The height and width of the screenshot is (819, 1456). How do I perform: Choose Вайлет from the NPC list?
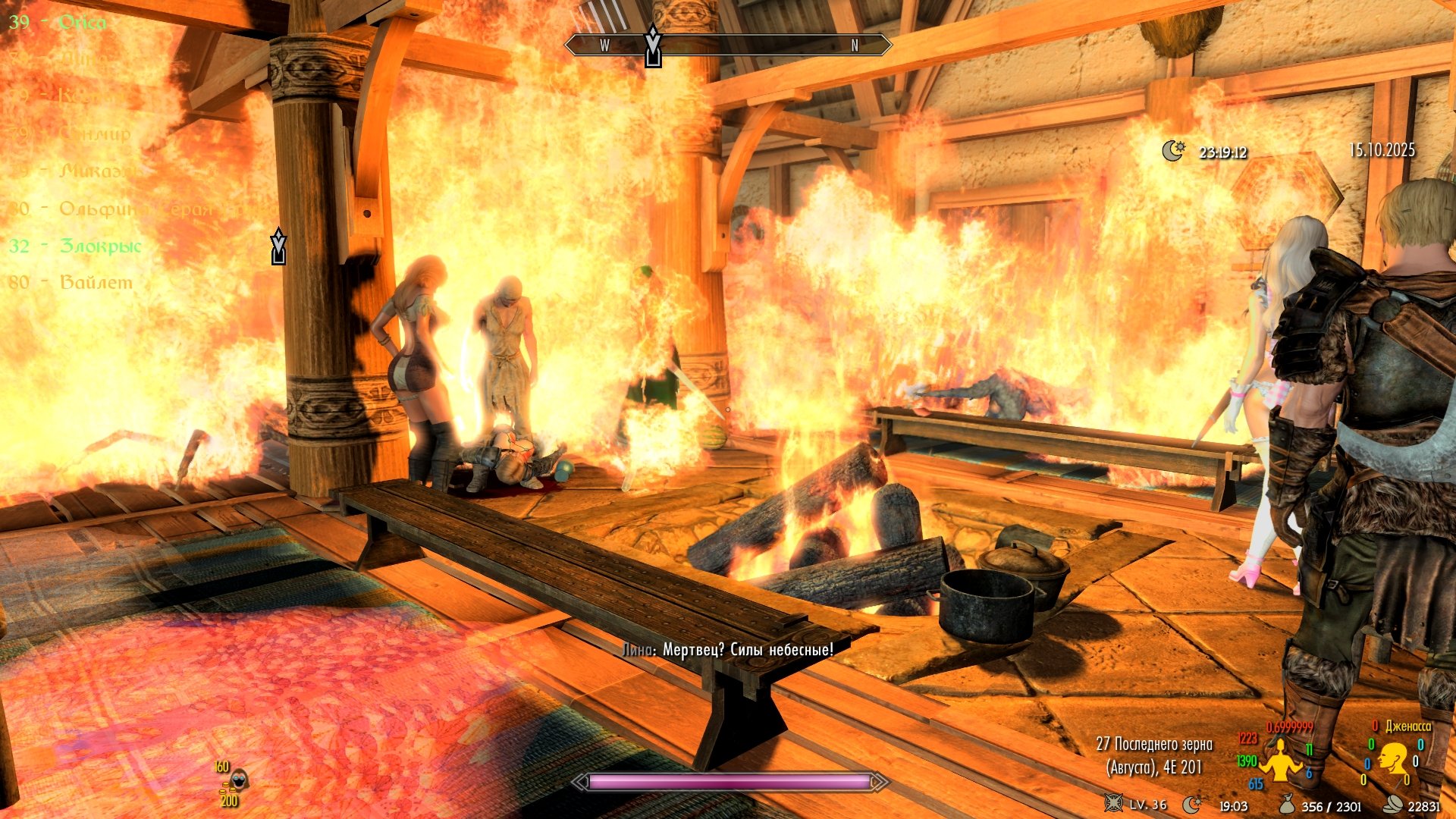pyautogui.click(x=96, y=282)
